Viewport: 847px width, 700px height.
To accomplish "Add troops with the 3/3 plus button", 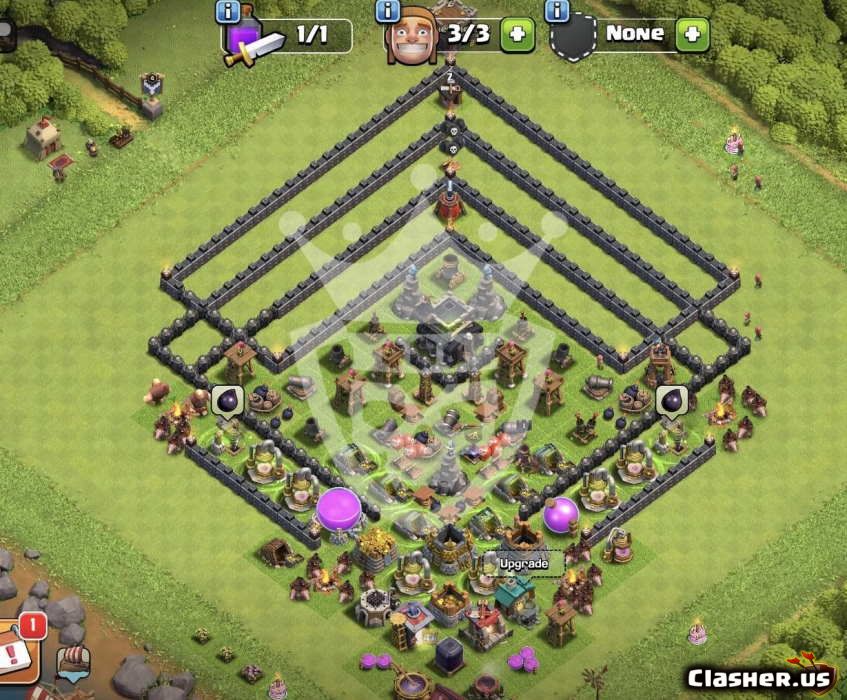I will coord(517,35).
